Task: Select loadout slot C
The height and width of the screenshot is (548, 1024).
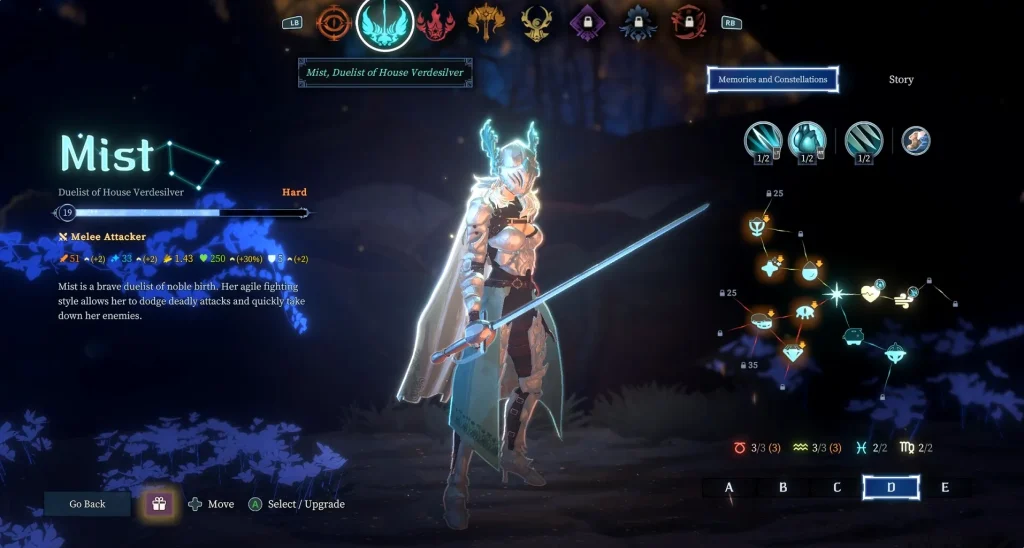Action: coord(837,488)
